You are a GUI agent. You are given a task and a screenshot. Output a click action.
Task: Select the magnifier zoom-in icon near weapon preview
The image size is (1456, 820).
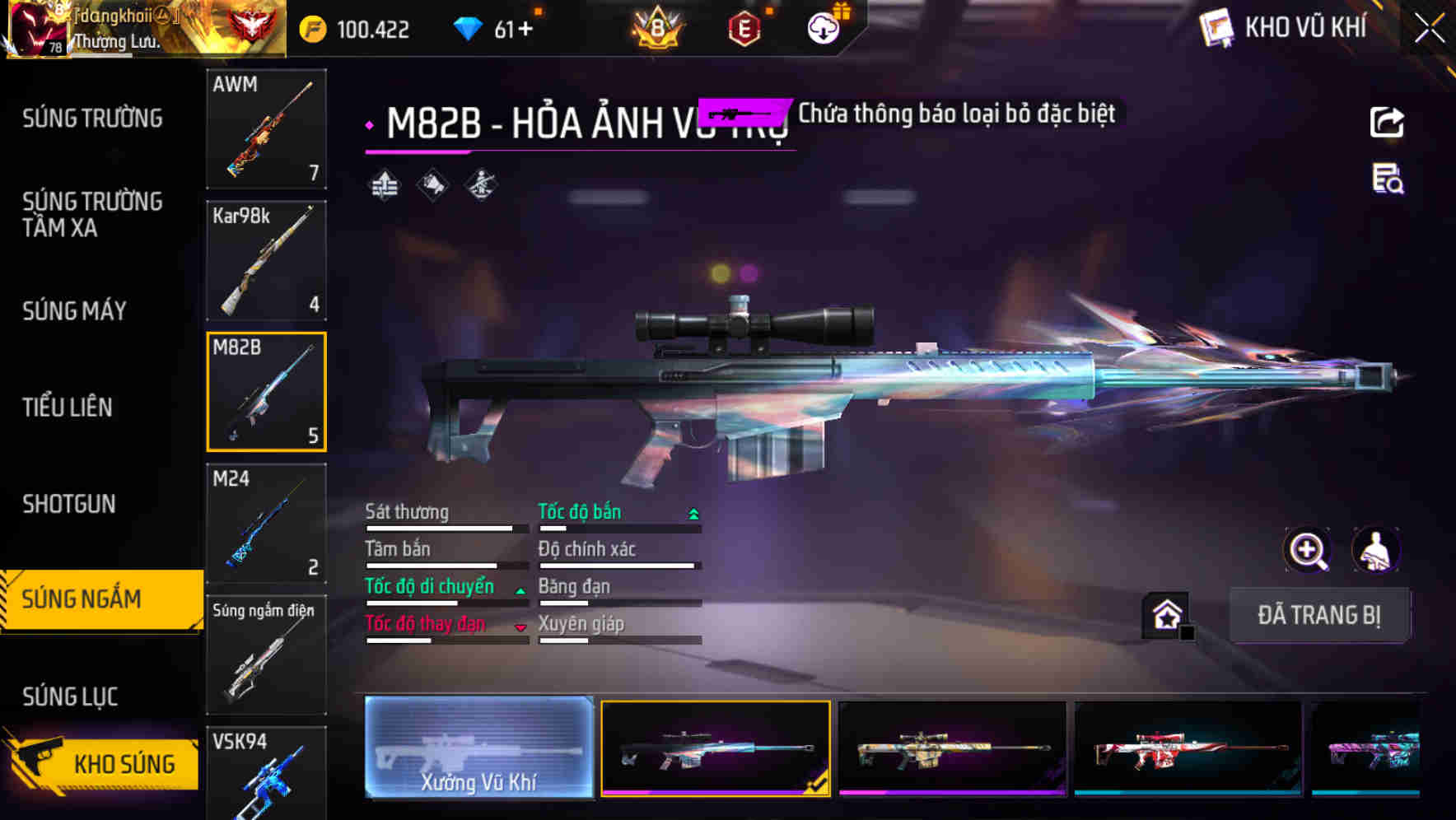point(1309,550)
